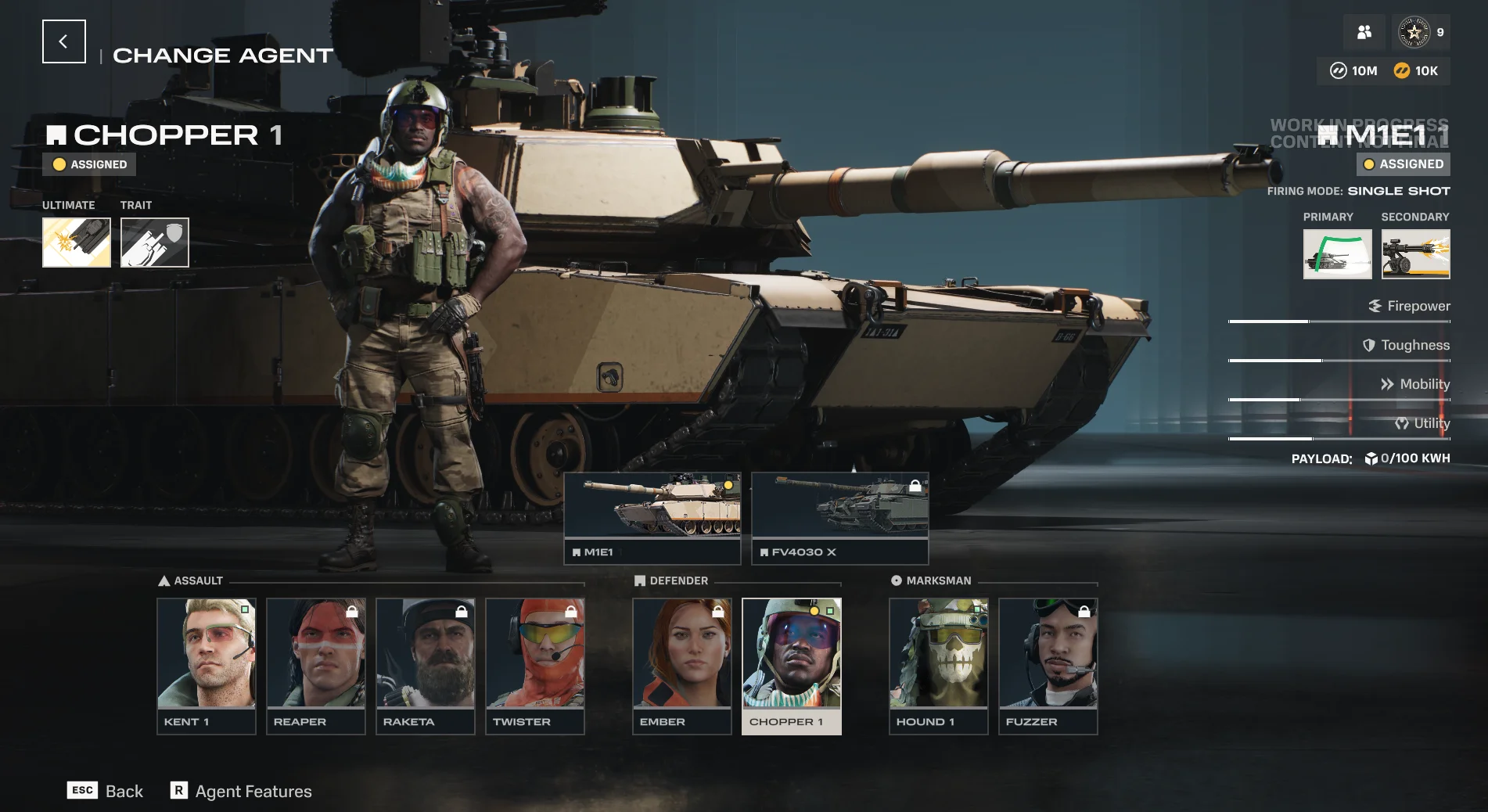
Task: Select the Trait icon next to Ultimate
Action: click(x=154, y=242)
